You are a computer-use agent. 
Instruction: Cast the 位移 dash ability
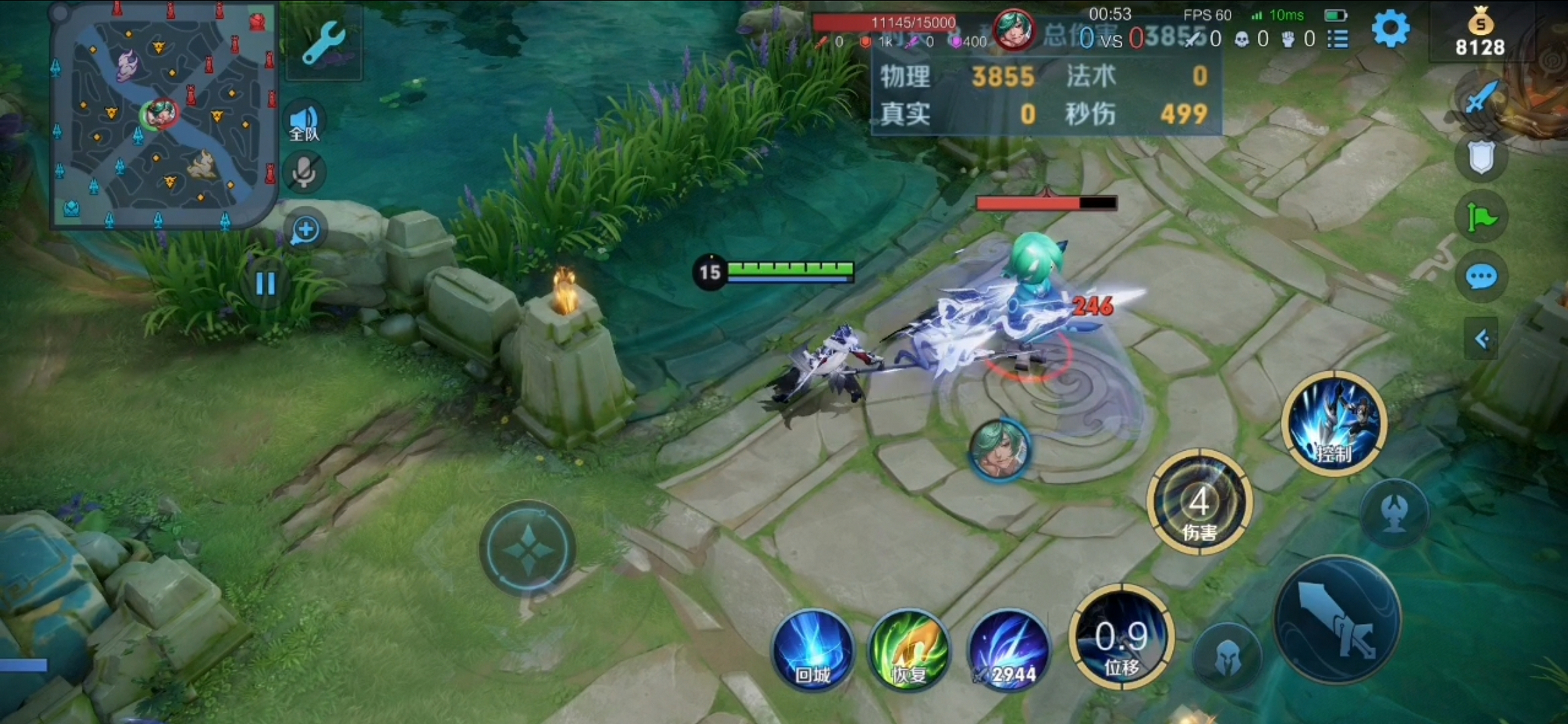tap(1121, 637)
